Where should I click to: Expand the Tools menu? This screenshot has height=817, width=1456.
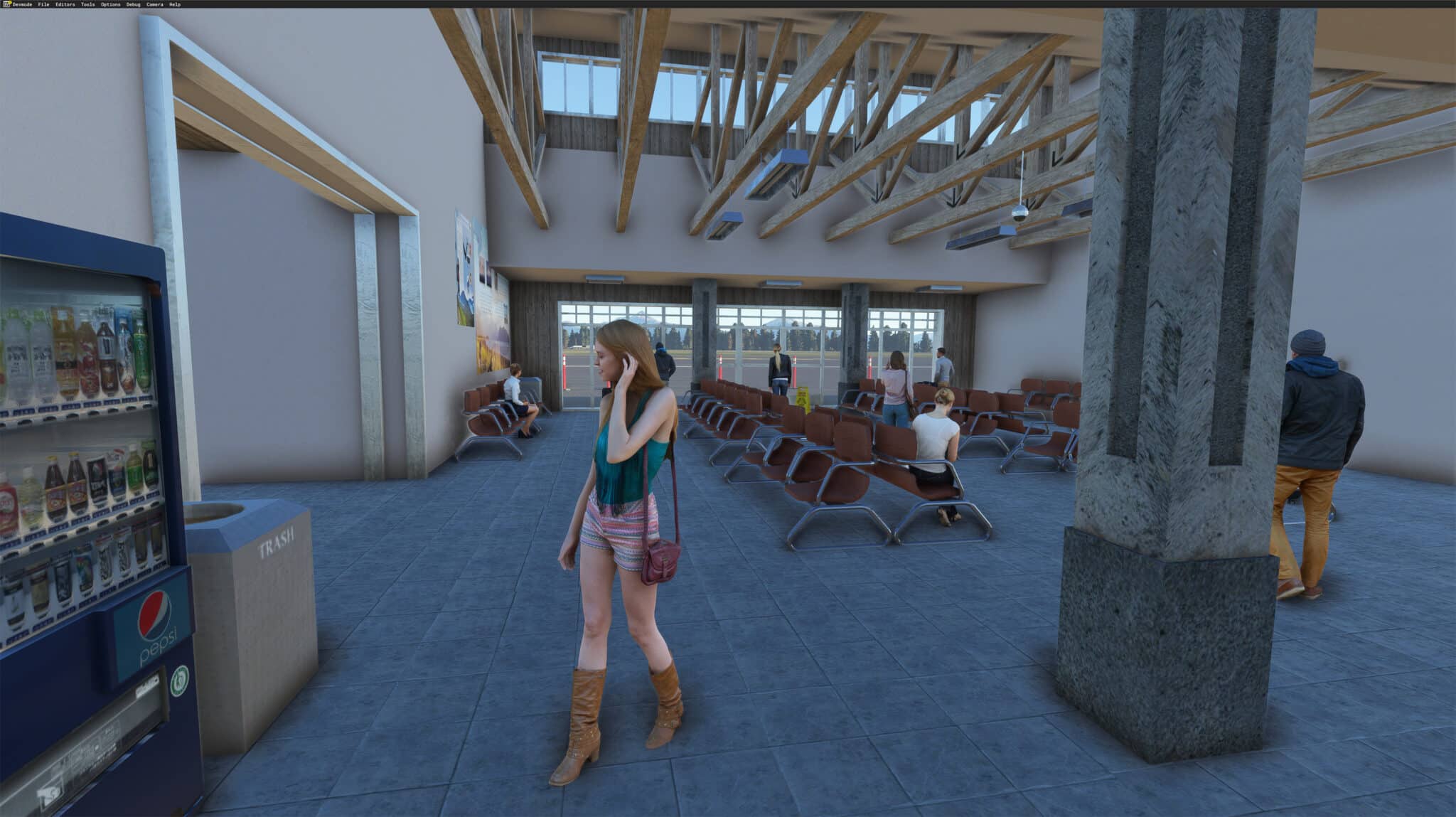(x=87, y=4)
